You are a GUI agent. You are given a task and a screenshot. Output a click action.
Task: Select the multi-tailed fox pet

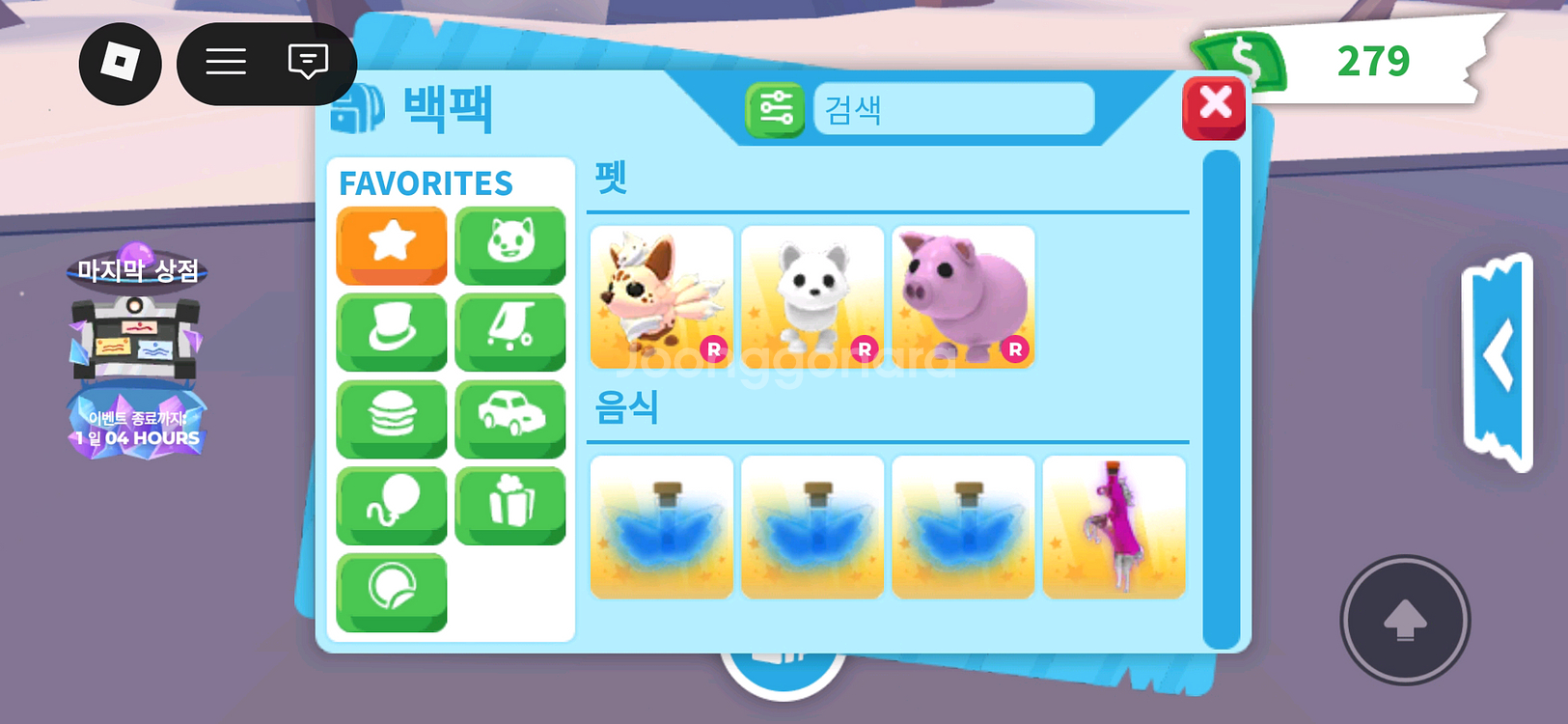[661, 296]
